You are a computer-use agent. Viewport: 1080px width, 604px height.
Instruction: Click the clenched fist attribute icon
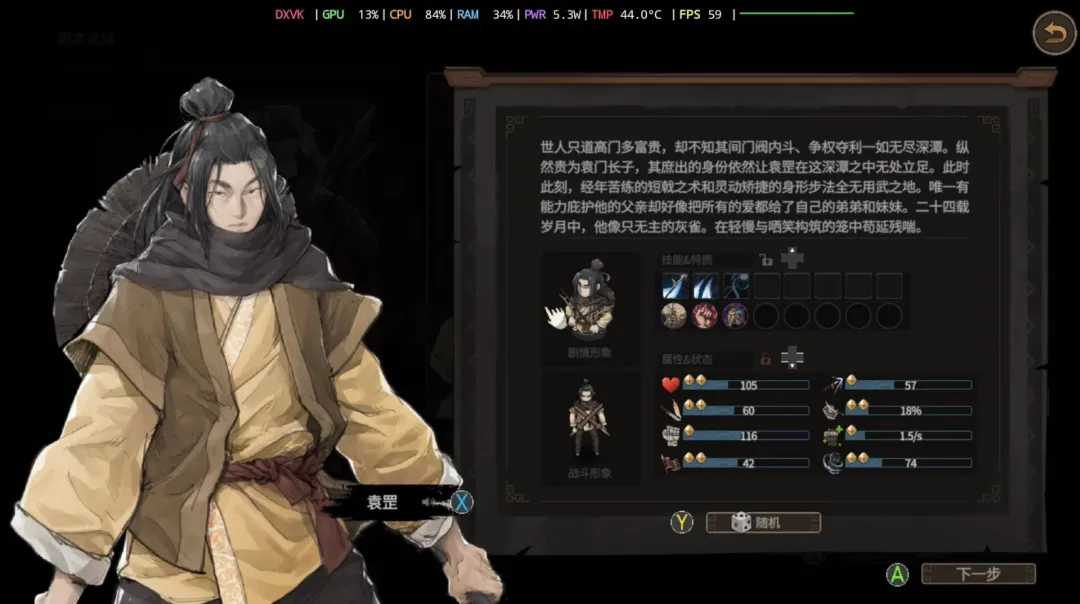(670, 437)
